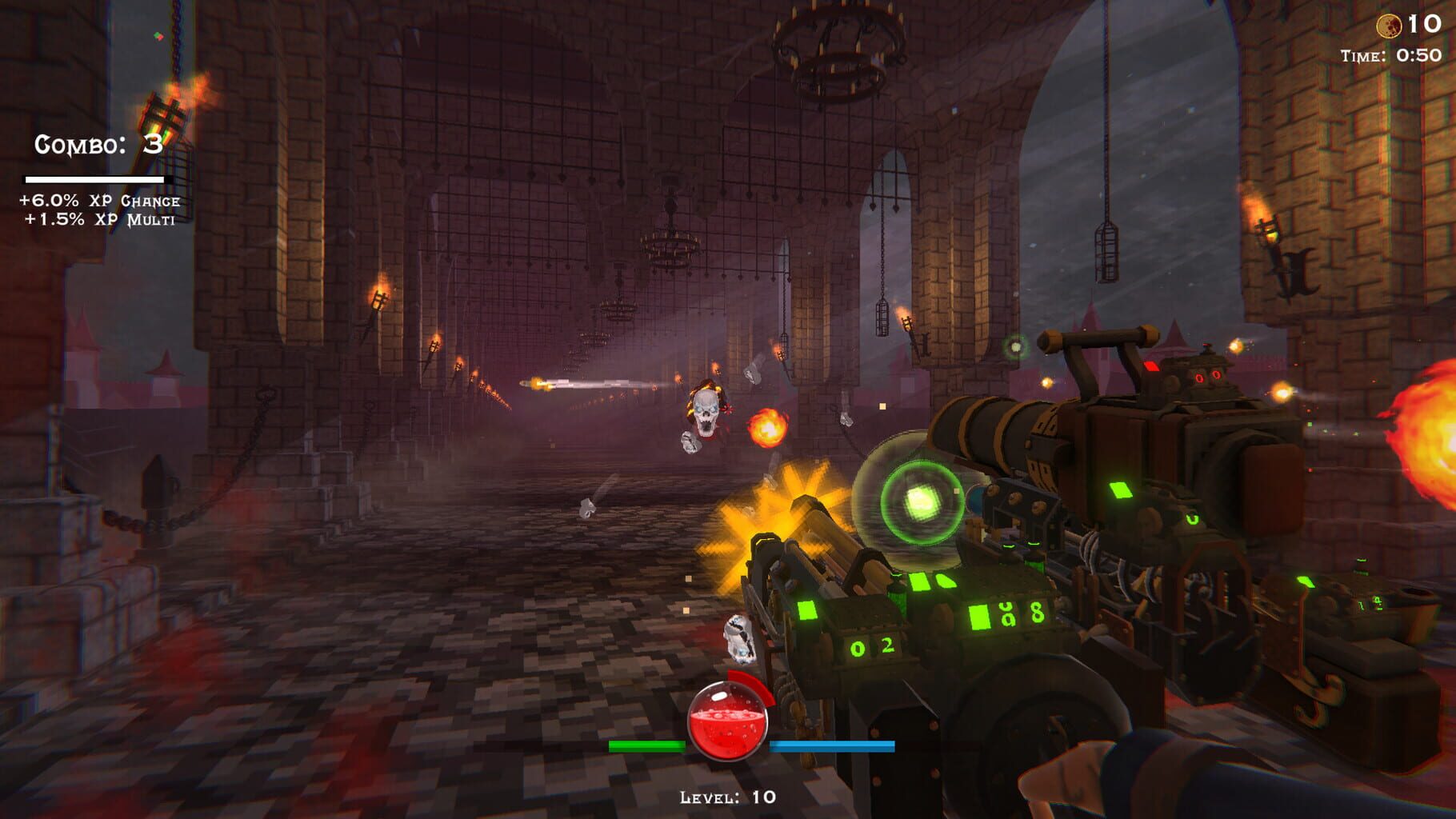The image size is (1456, 819).
Task: Toggle the green stamina bar indicator
Action: tap(646, 745)
